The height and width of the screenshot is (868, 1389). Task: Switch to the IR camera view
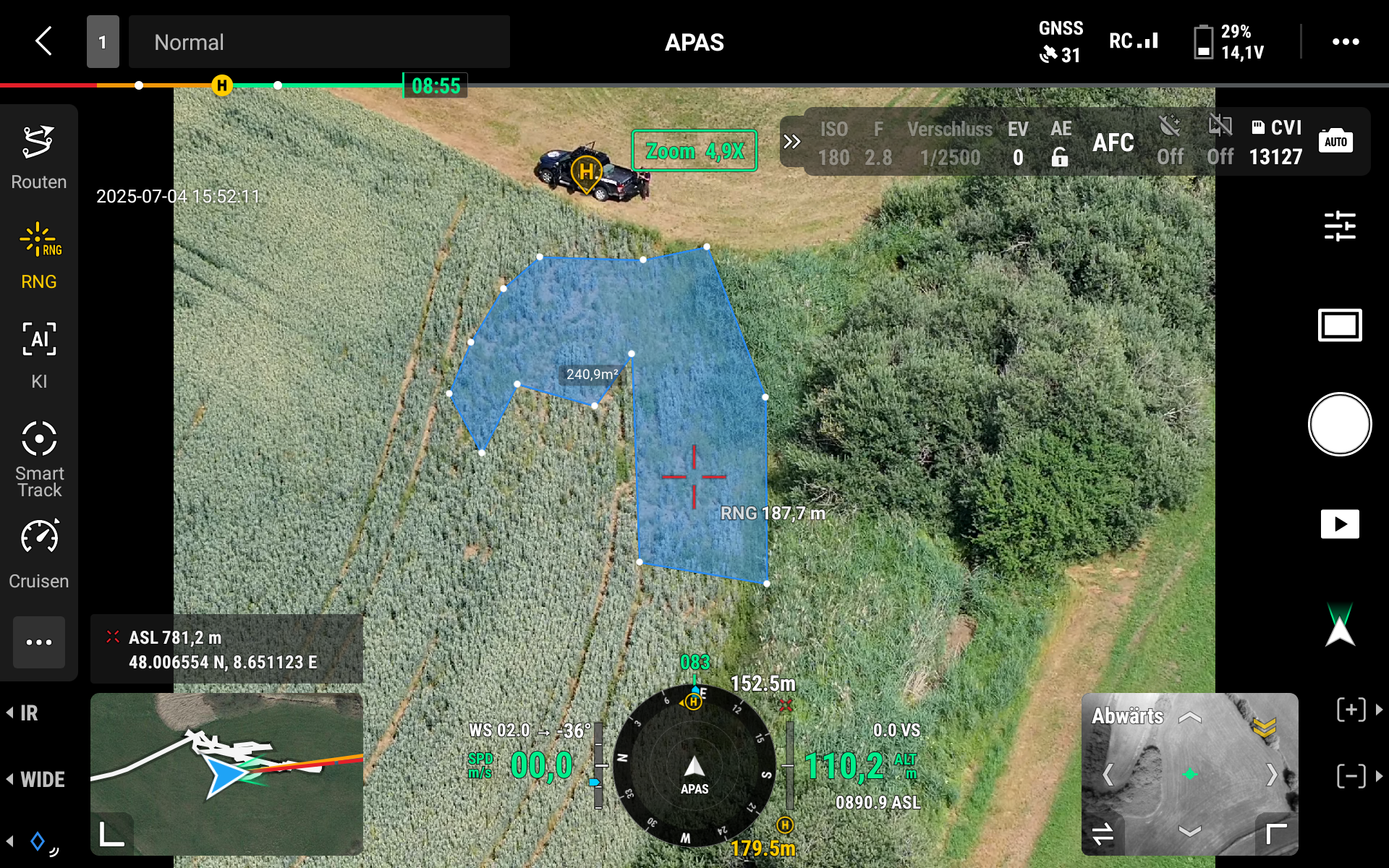point(27,713)
